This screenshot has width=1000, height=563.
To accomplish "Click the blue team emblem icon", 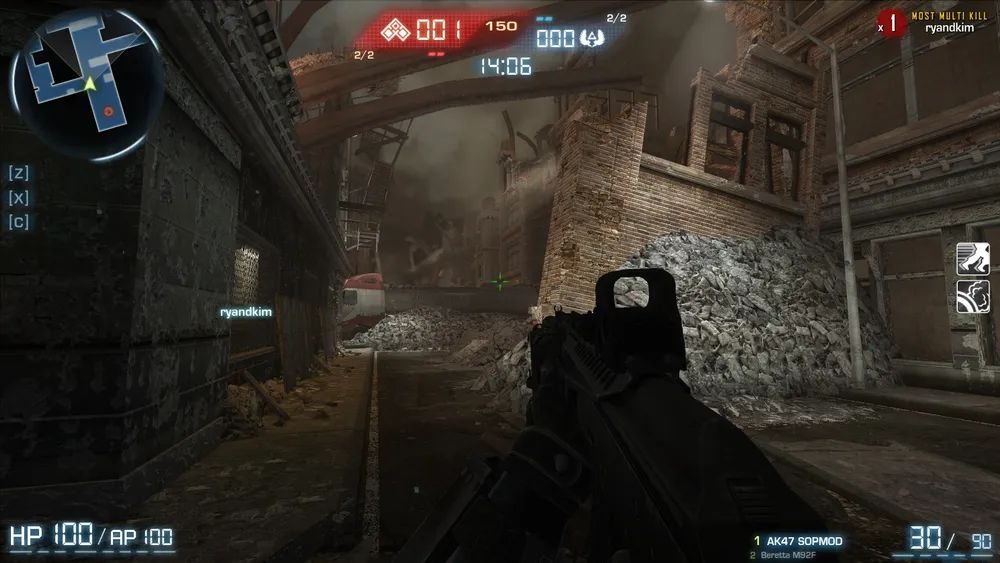I will tap(590, 38).
